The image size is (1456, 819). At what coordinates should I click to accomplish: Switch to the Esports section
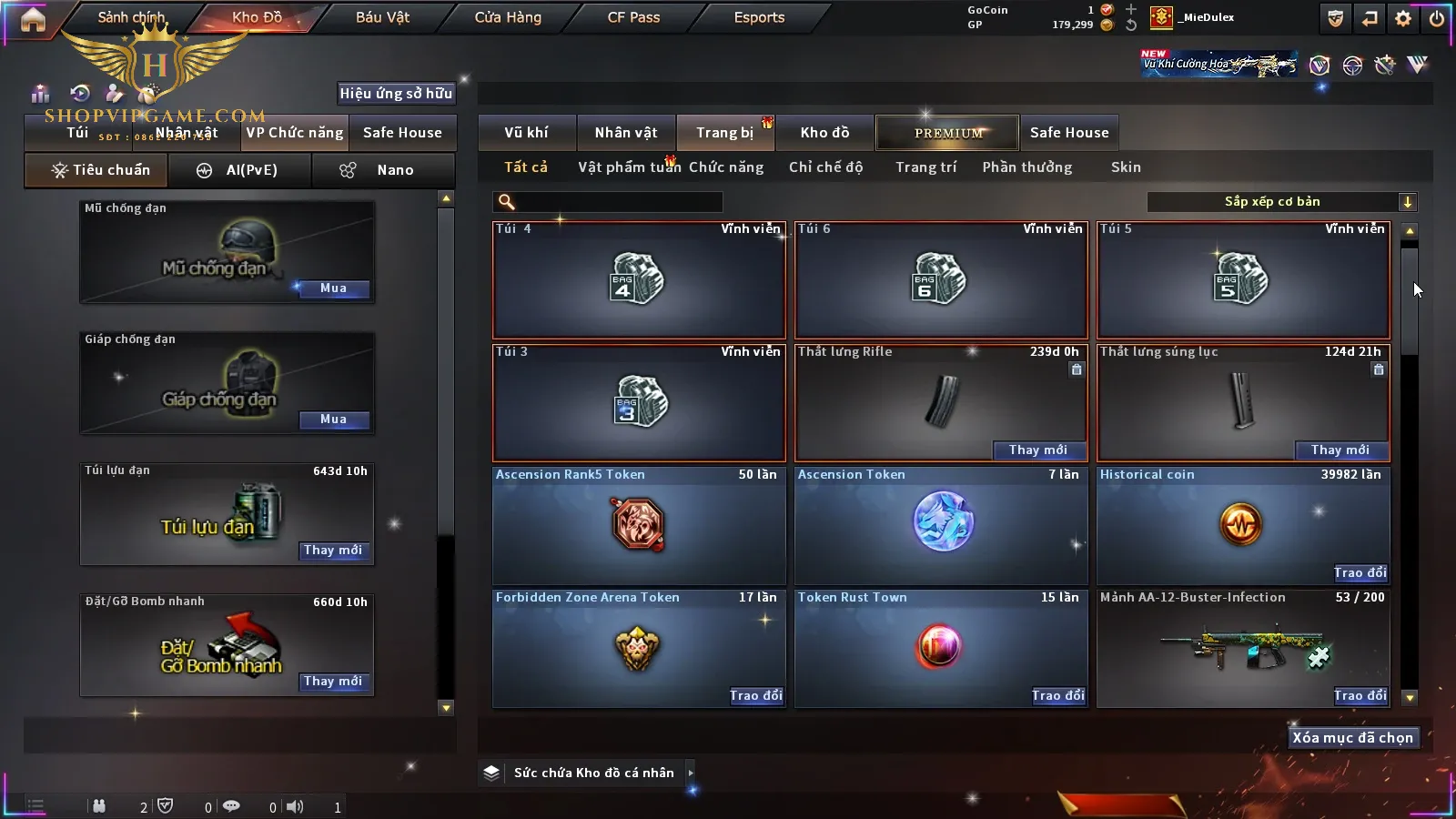click(x=759, y=17)
